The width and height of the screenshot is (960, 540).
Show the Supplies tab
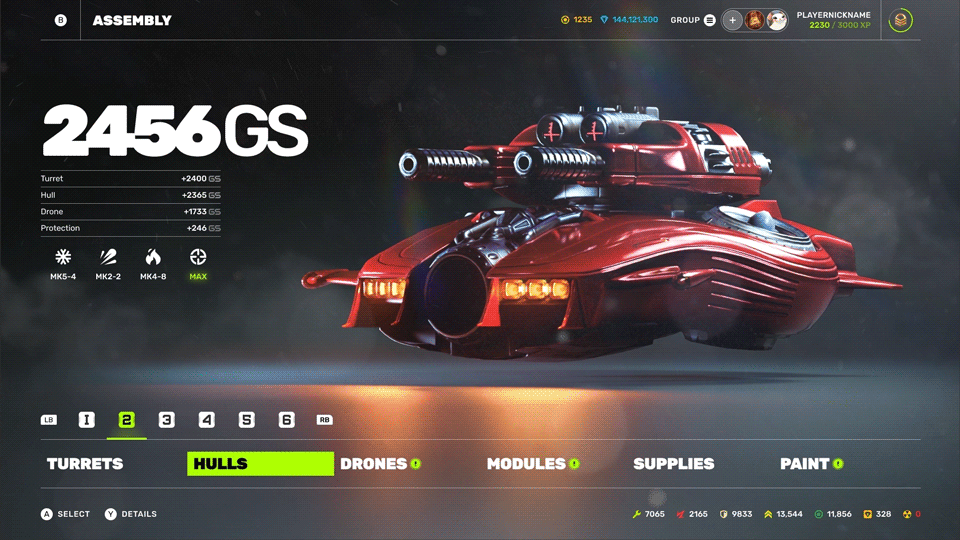pos(674,464)
